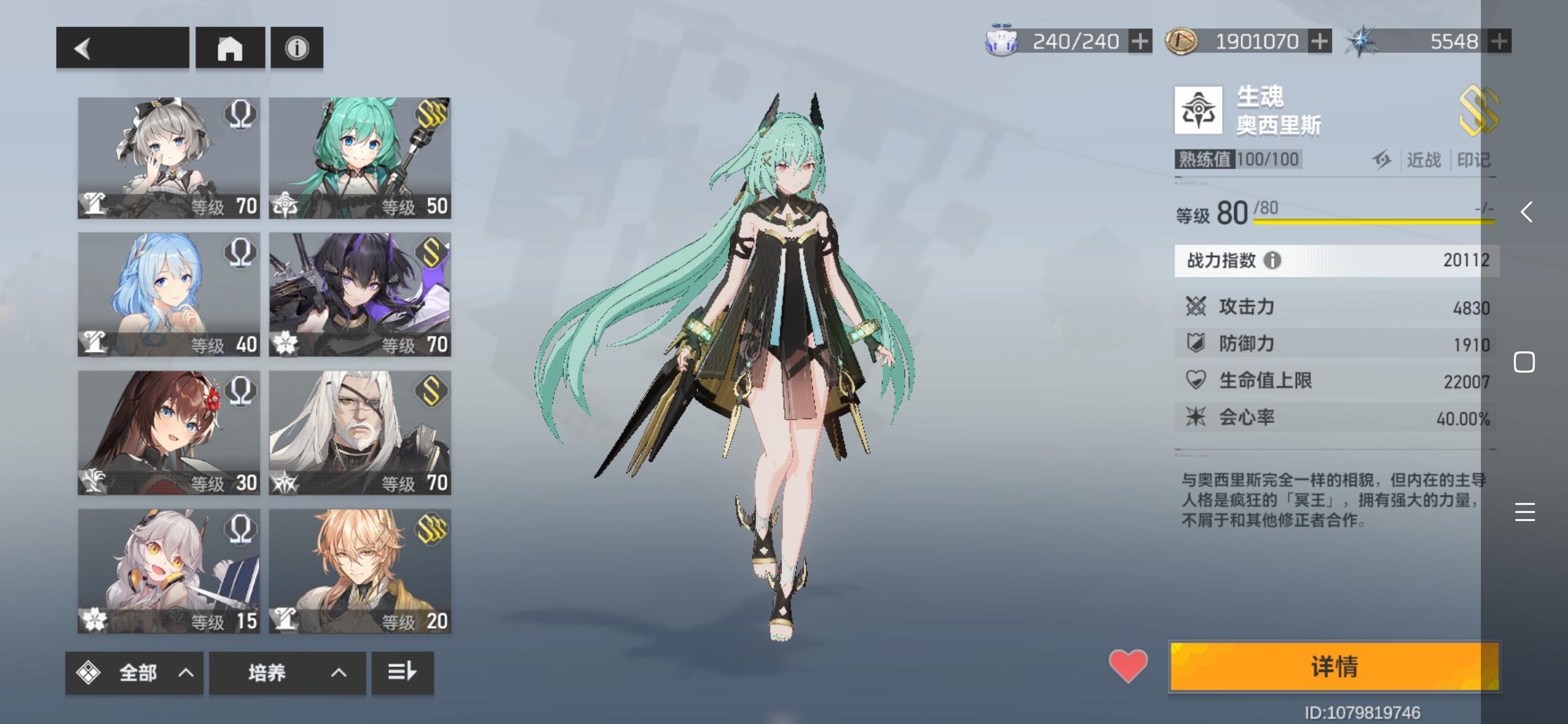Open the home screen icon
1568x724 pixels.
pos(231,48)
